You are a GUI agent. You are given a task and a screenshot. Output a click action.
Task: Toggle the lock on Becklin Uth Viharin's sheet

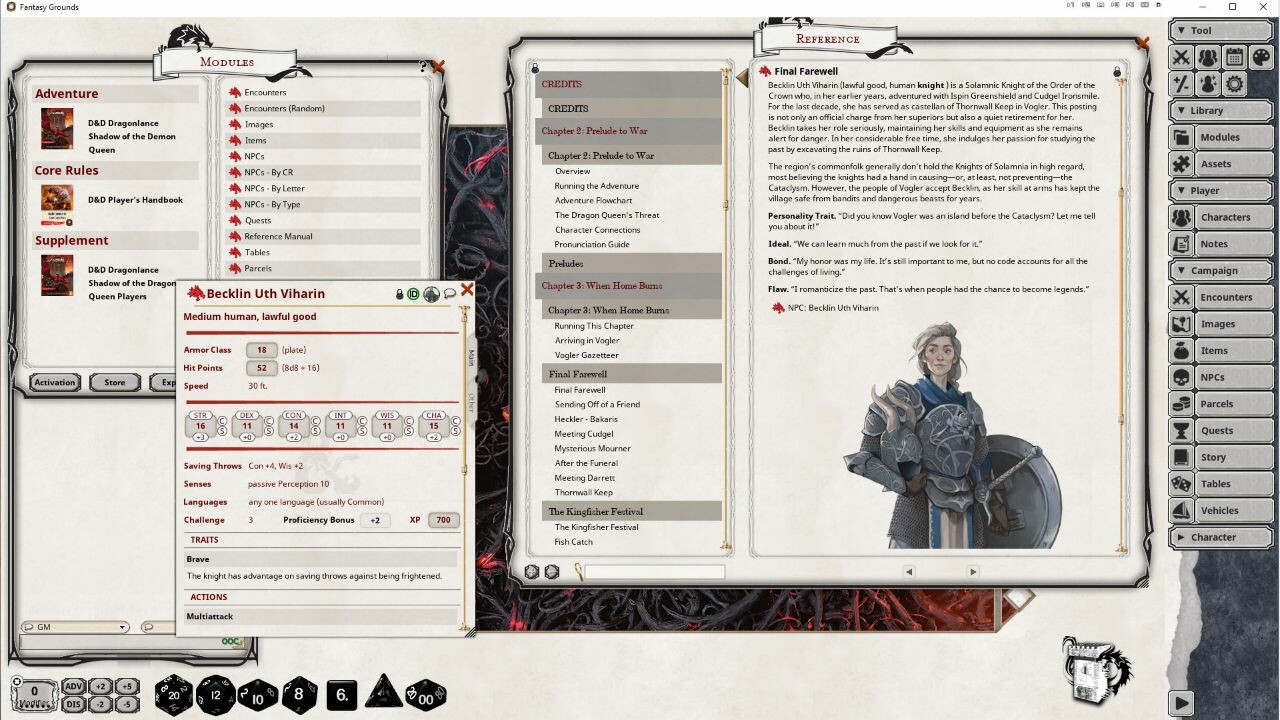(x=400, y=294)
